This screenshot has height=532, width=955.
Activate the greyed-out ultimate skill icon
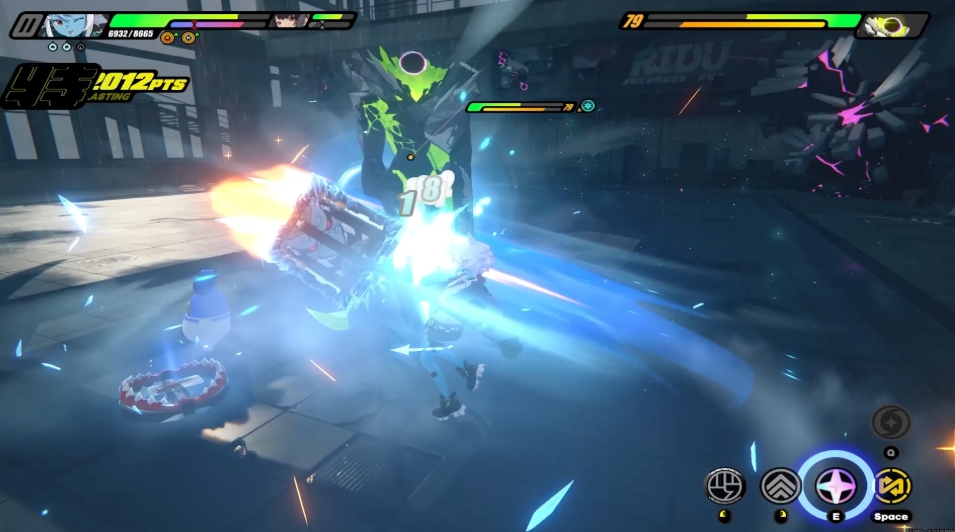pos(890,423)
